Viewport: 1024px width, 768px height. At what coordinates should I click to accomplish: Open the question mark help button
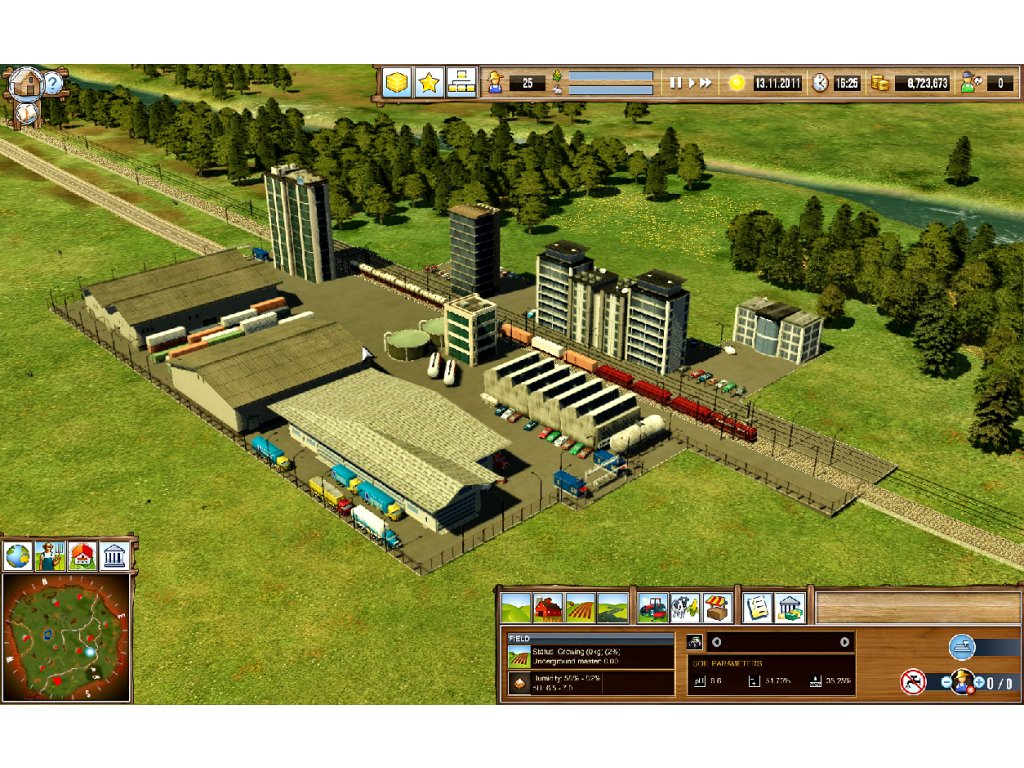coord(53,82)
